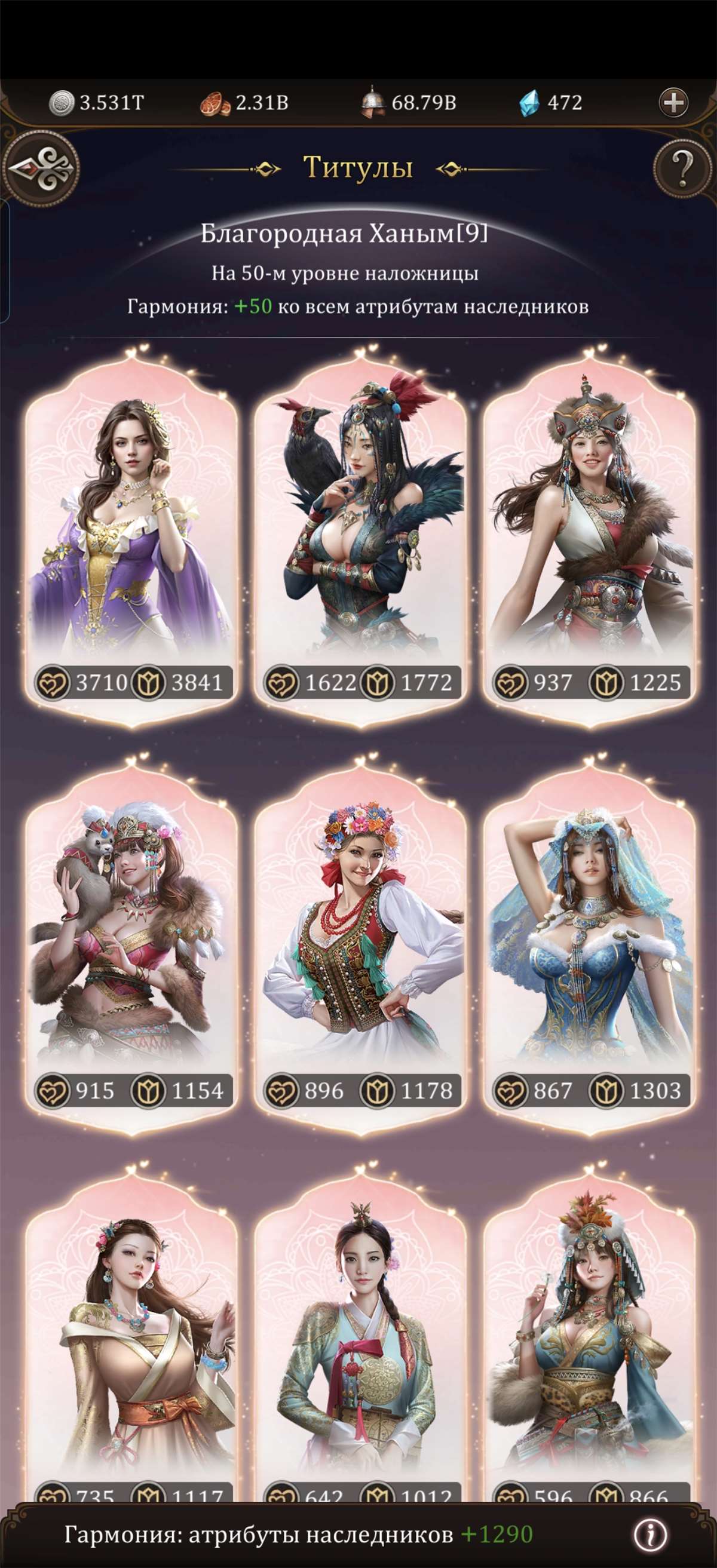Open the question mark help button
The image size is (717, 1568).
click(x=682, y=166)
